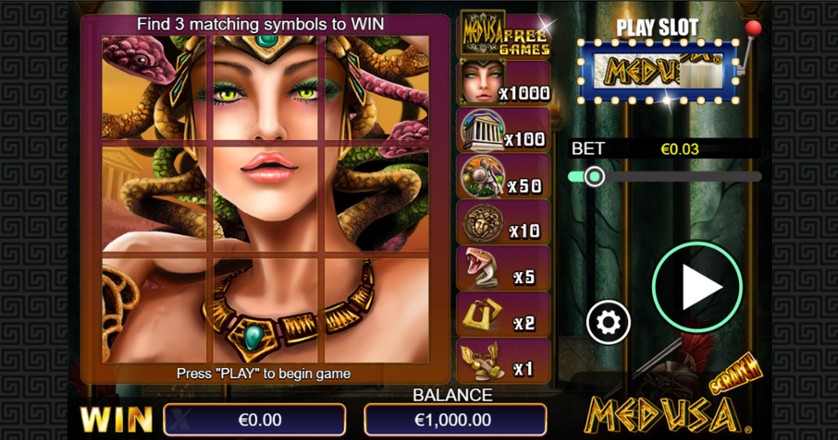
Task: Click the bet slider handle
Action: [594, 177]
